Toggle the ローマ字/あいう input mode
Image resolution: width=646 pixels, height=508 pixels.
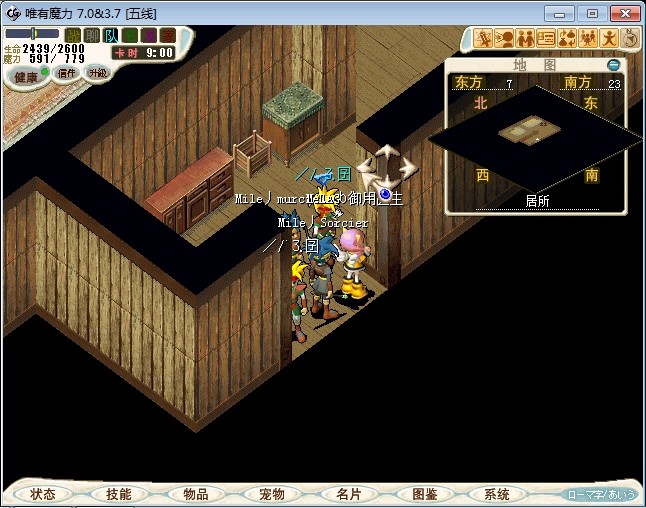pyautogui.click(x=601, y=494)
